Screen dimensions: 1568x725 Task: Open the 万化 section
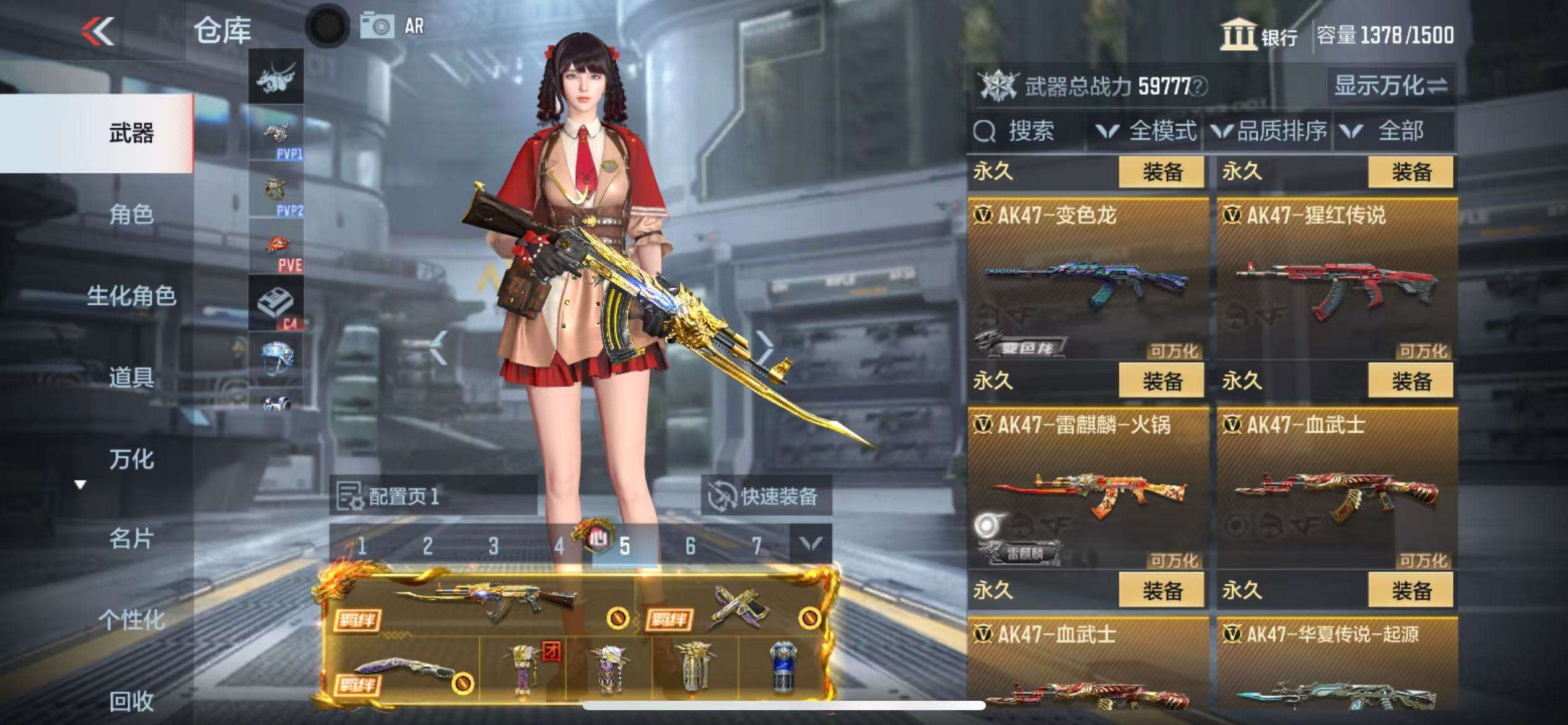pos(131,459)
